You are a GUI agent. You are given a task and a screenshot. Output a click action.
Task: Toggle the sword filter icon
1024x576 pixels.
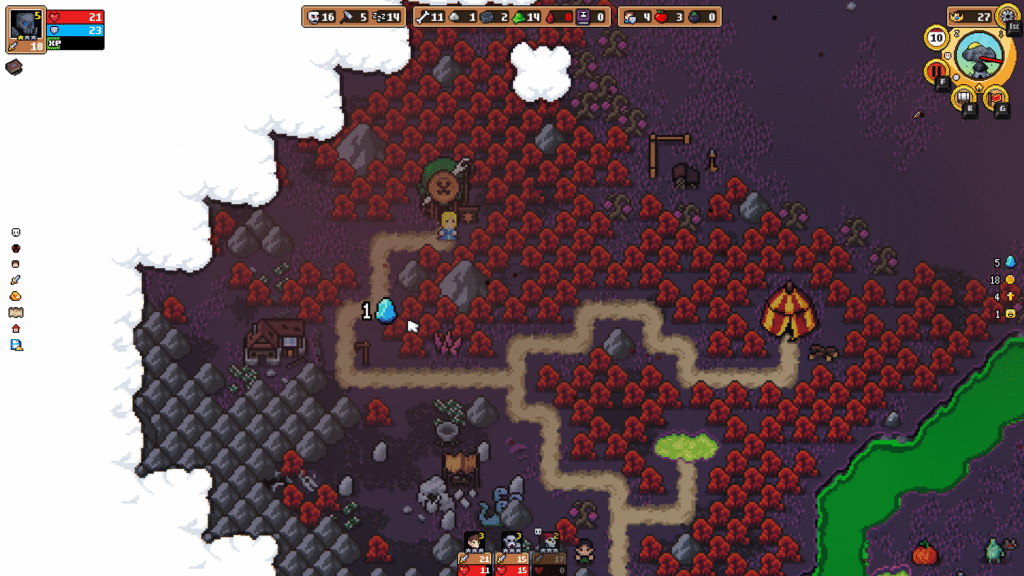pyautogui.click(x=16, y=280)
